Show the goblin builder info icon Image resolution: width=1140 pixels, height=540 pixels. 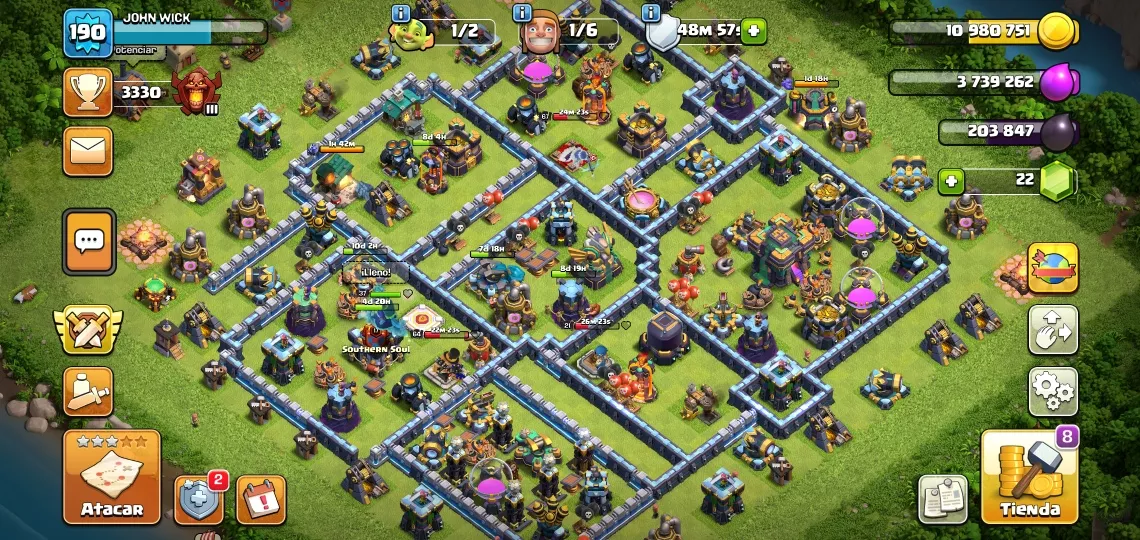(x=401, y=13)
